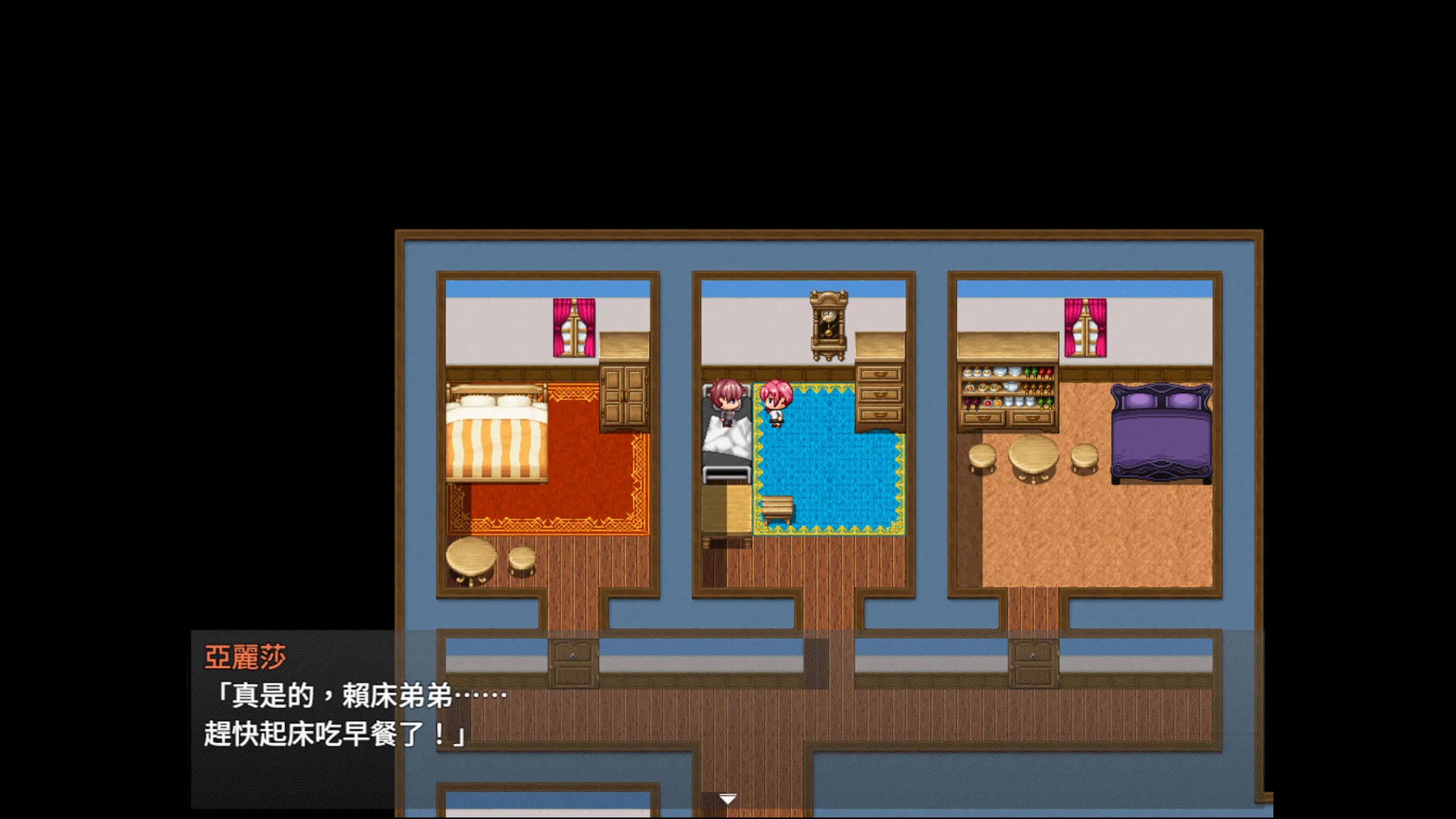Viewport: 1456px width, 819px height.
Task: Click the dialogue continue arrow at the bottom
Action: pyautogui.click(x=726, y=799)
